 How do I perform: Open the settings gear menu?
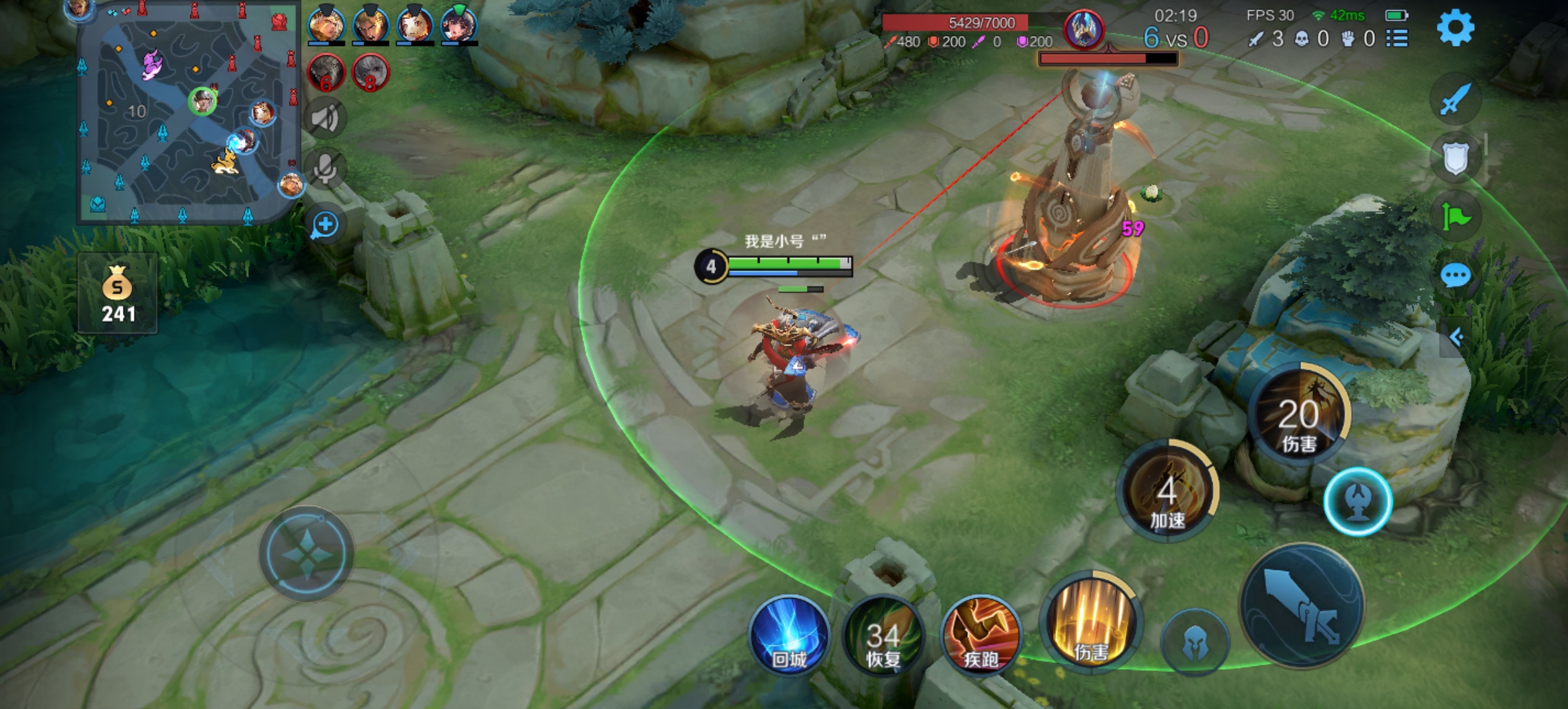point(1455,28)
